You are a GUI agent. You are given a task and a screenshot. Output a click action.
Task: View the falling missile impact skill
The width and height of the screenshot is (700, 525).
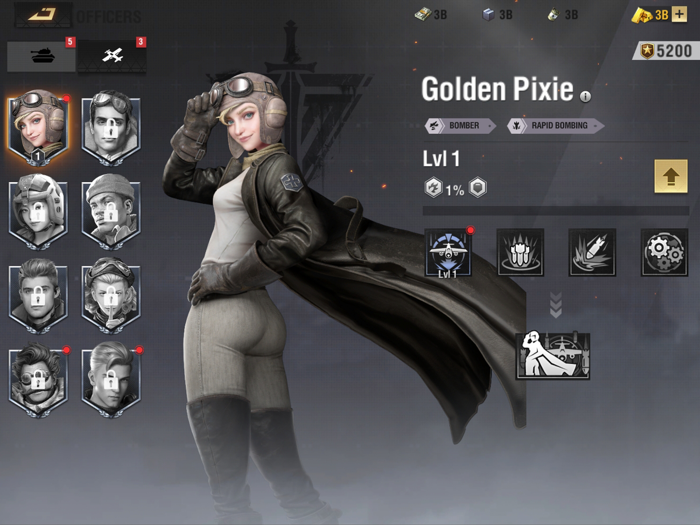(592, 252)
